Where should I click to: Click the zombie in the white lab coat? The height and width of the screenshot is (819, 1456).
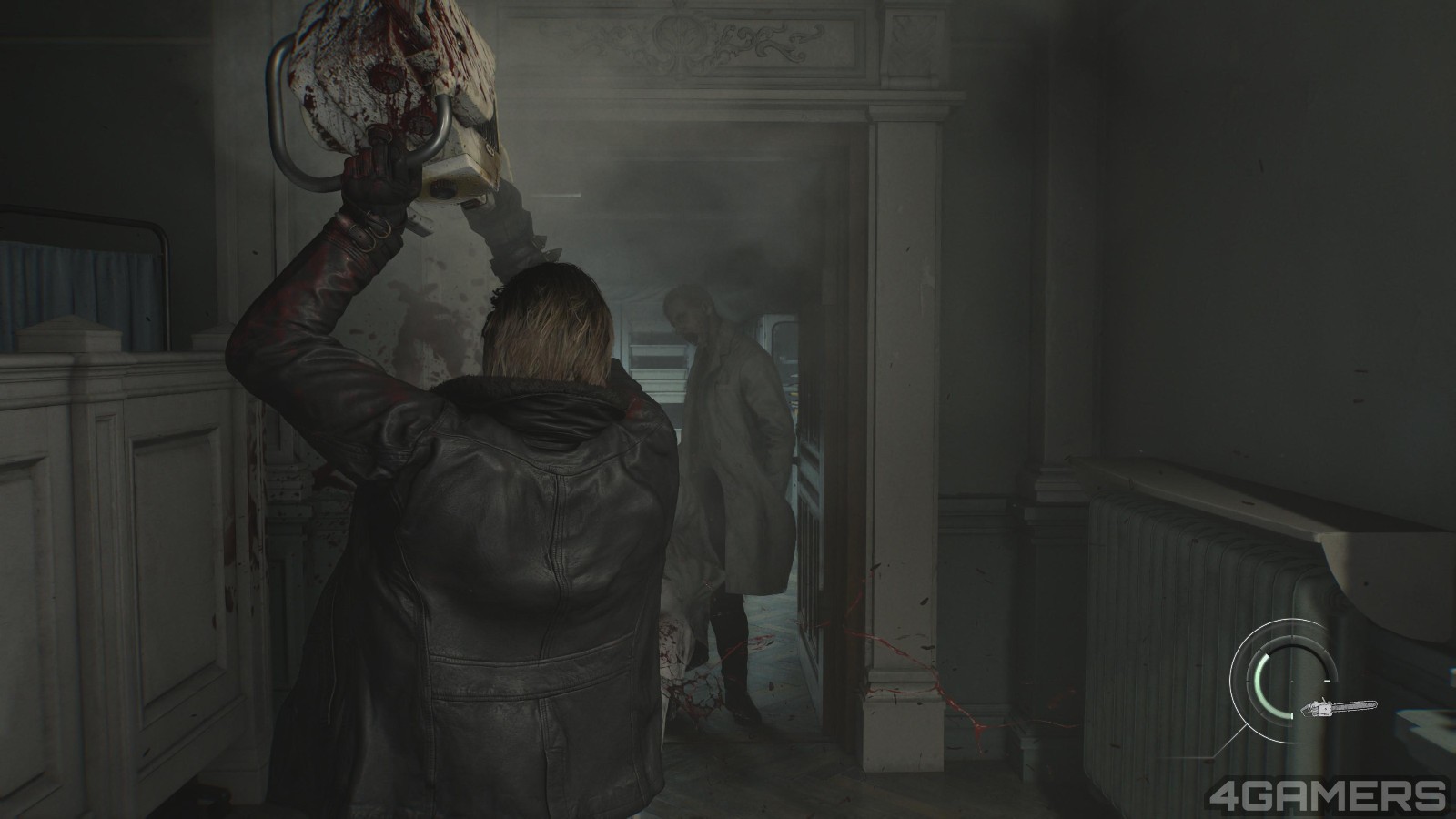tap(728, 437)
